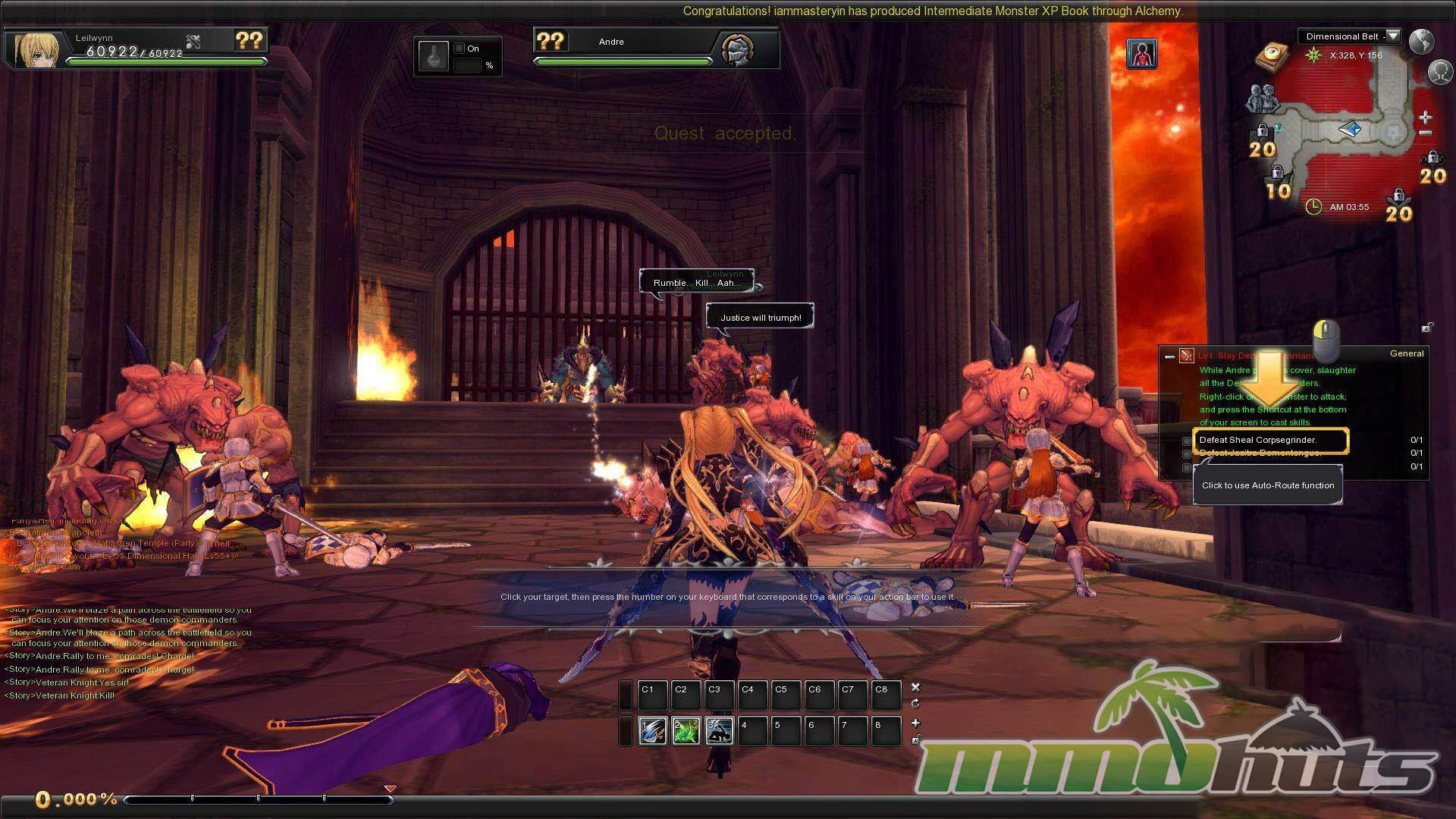Screen dimensions: 1456x819
Task: Zoom in the minimap with the plus button
Action: pyautogui.click(x=1425, y=118)
